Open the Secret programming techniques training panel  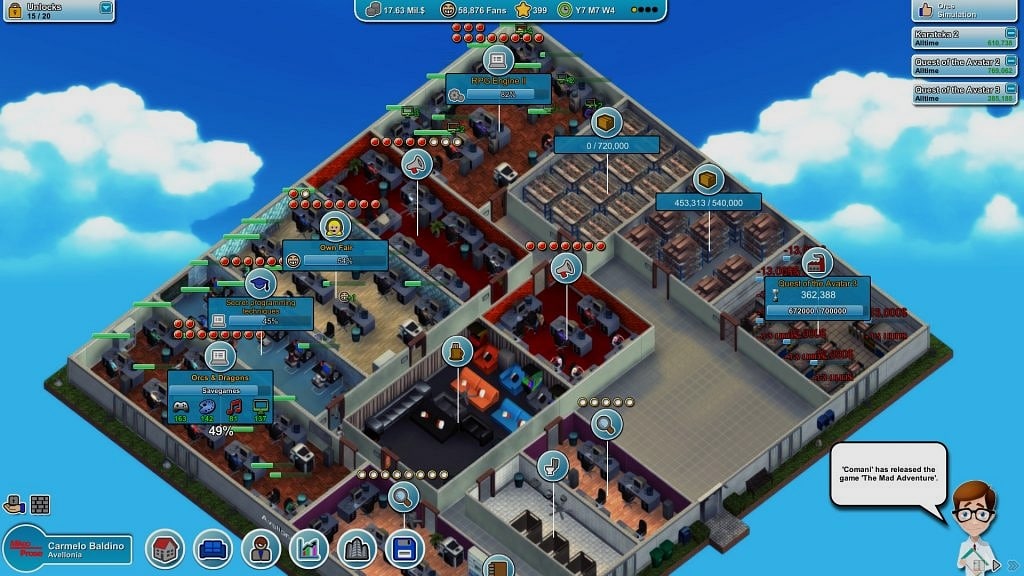[260, 312]
